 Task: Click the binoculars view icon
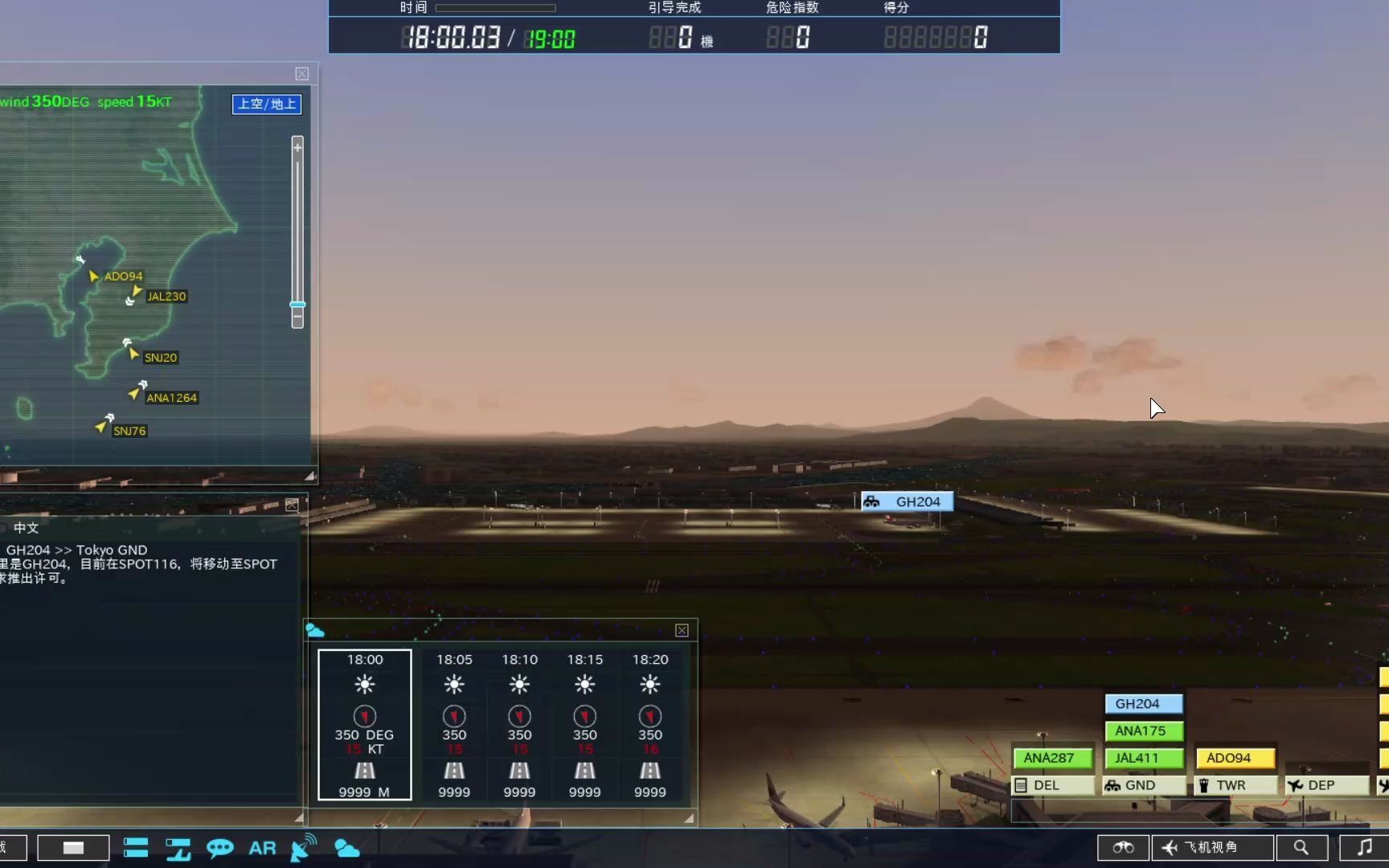1123,847
